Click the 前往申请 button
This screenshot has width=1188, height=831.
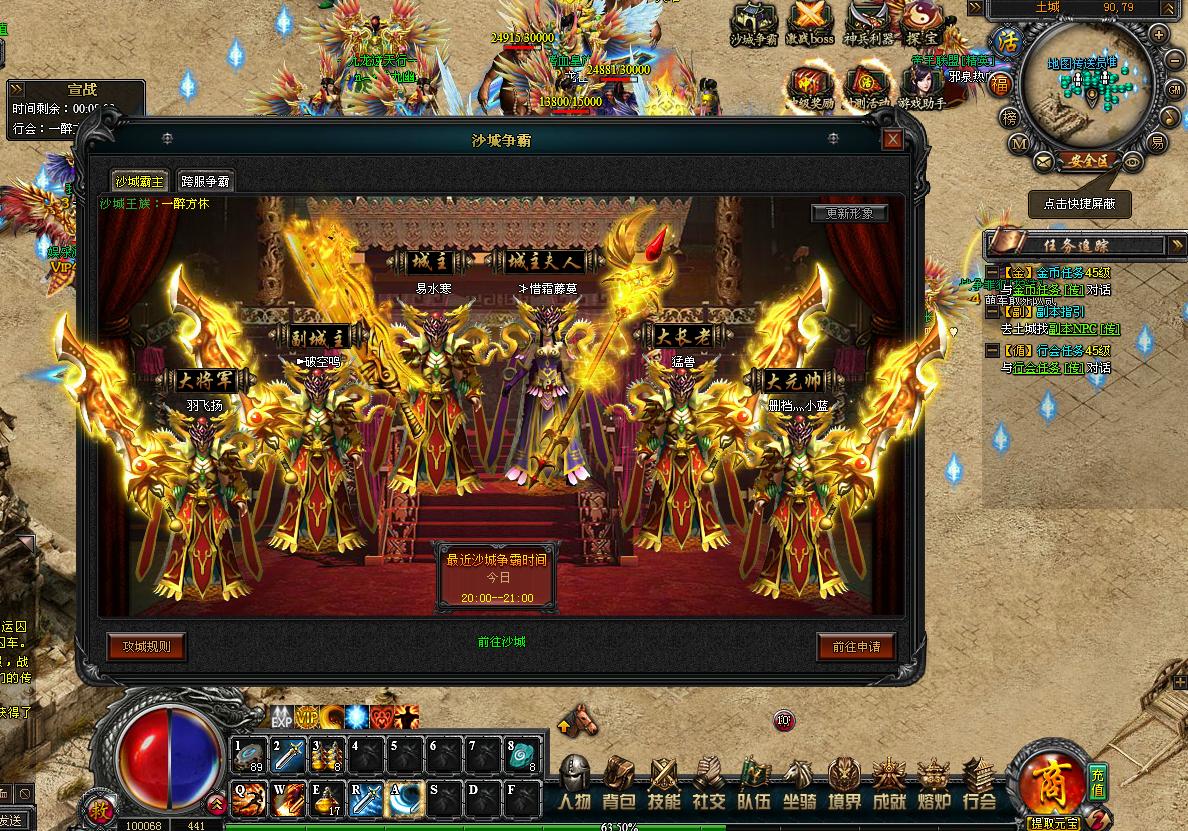pyautogui.click(x=856, y=647)
